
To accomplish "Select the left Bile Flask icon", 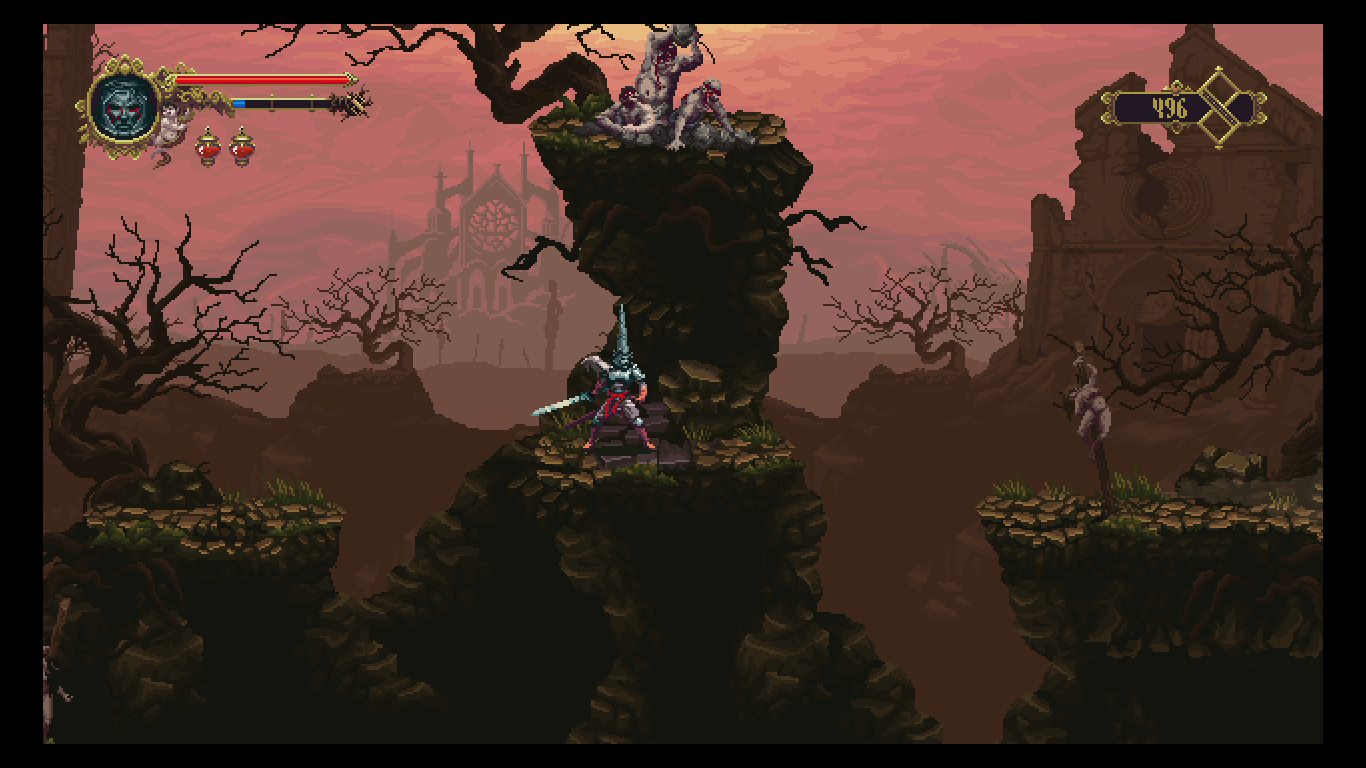I will (x=208, y=148).
